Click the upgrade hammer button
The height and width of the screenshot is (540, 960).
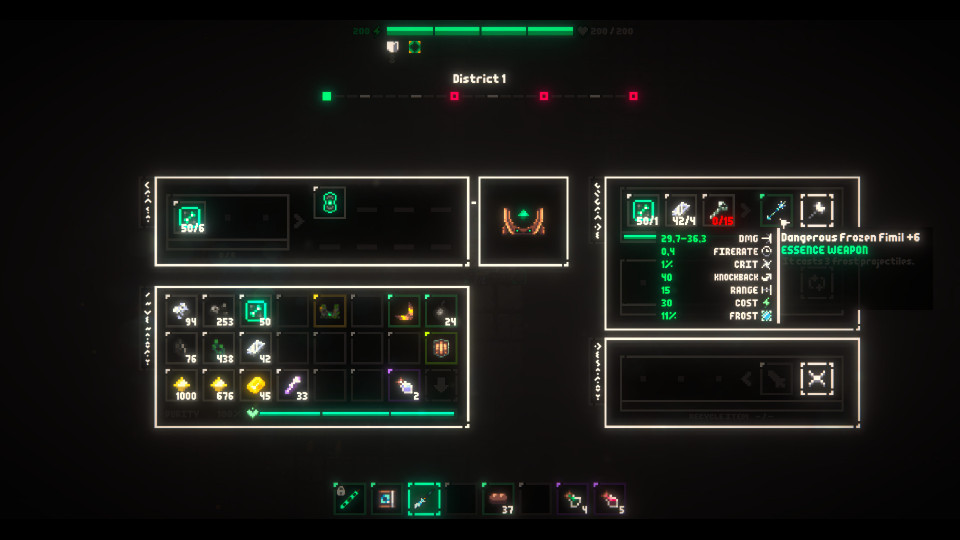tap(817, 210)
